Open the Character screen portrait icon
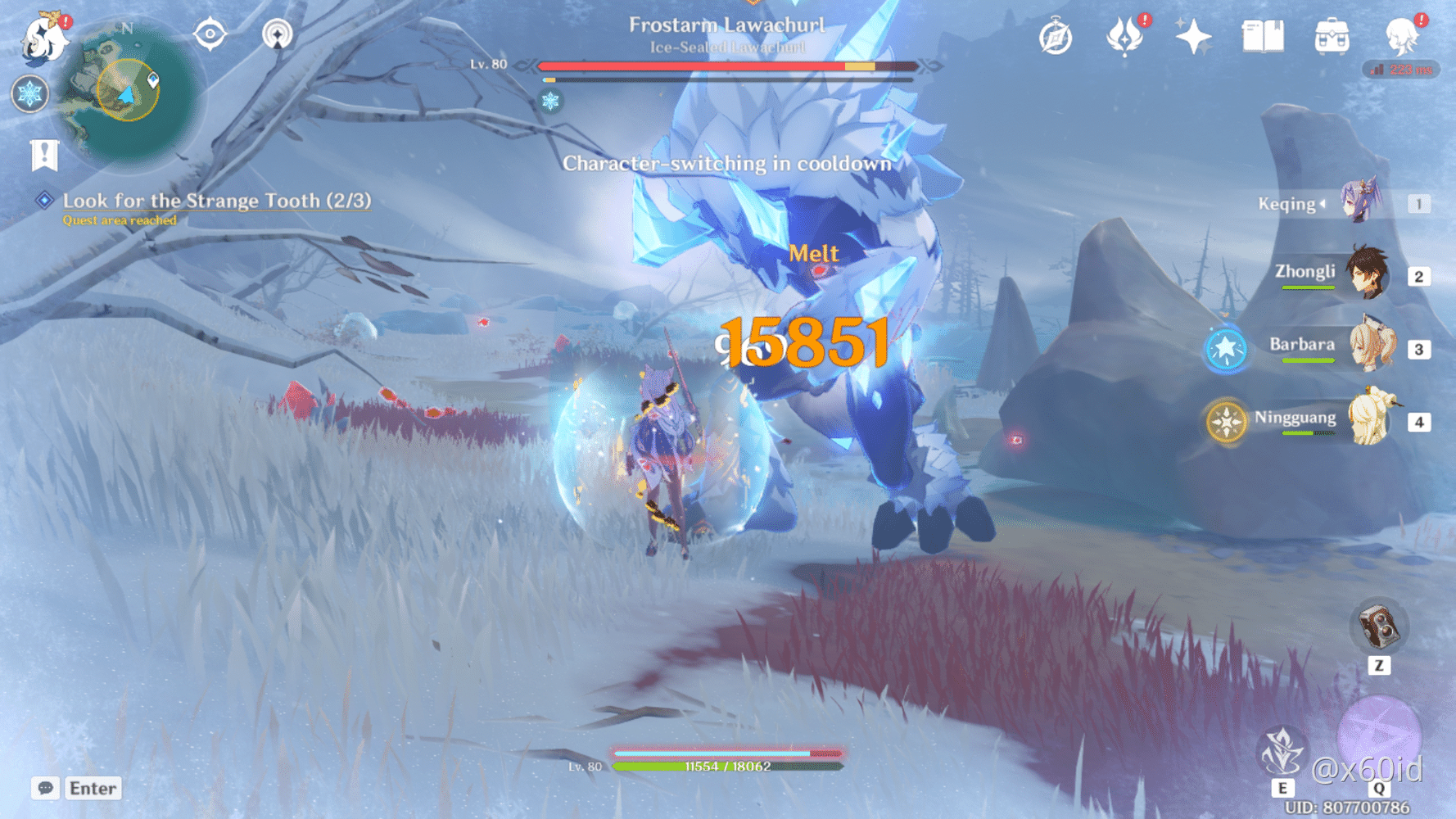 (1402, 36)
